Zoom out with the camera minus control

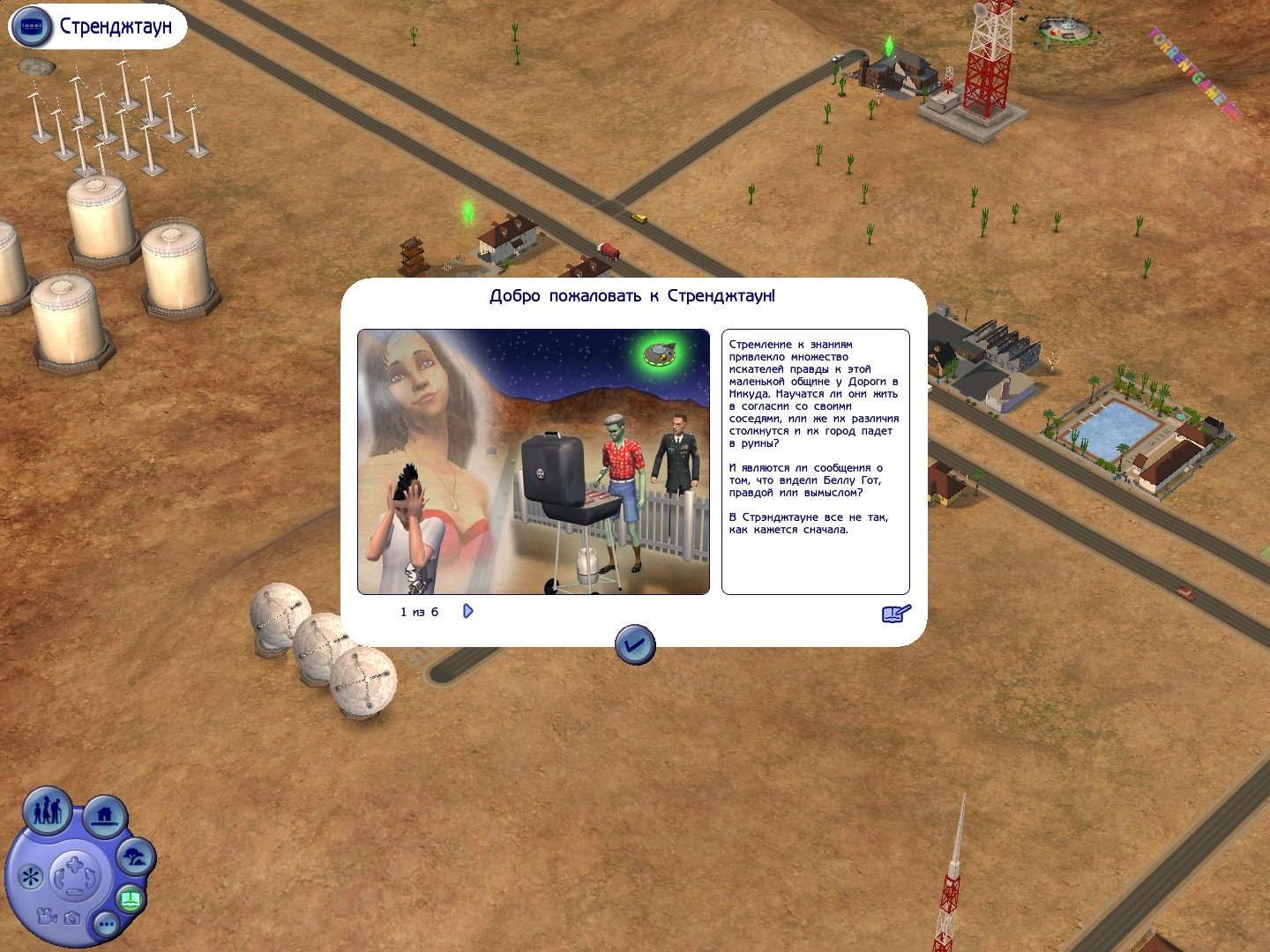click(75, 893)
